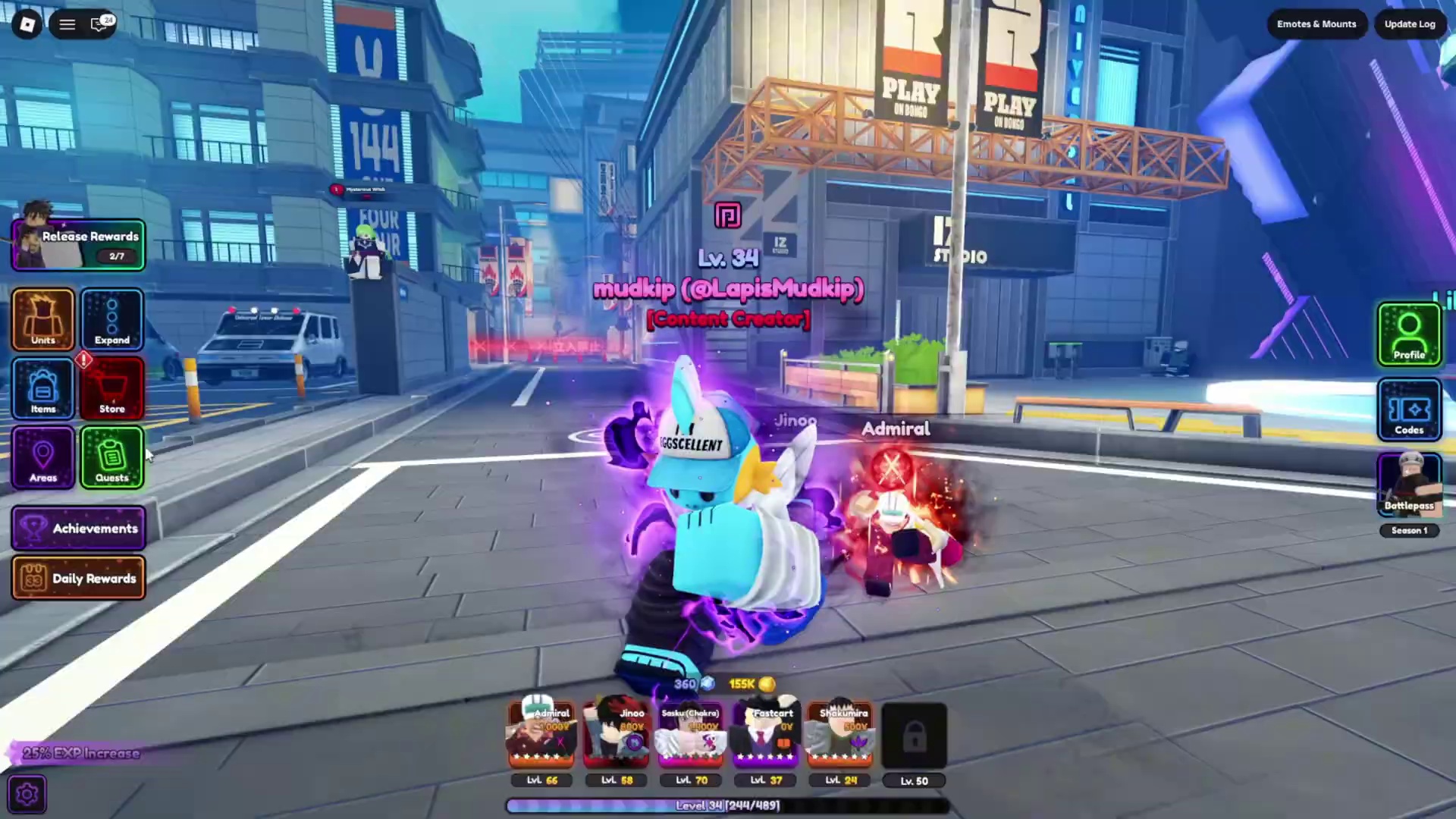Open the Items backpack
1456x819 pixels.
pos(43,388)
